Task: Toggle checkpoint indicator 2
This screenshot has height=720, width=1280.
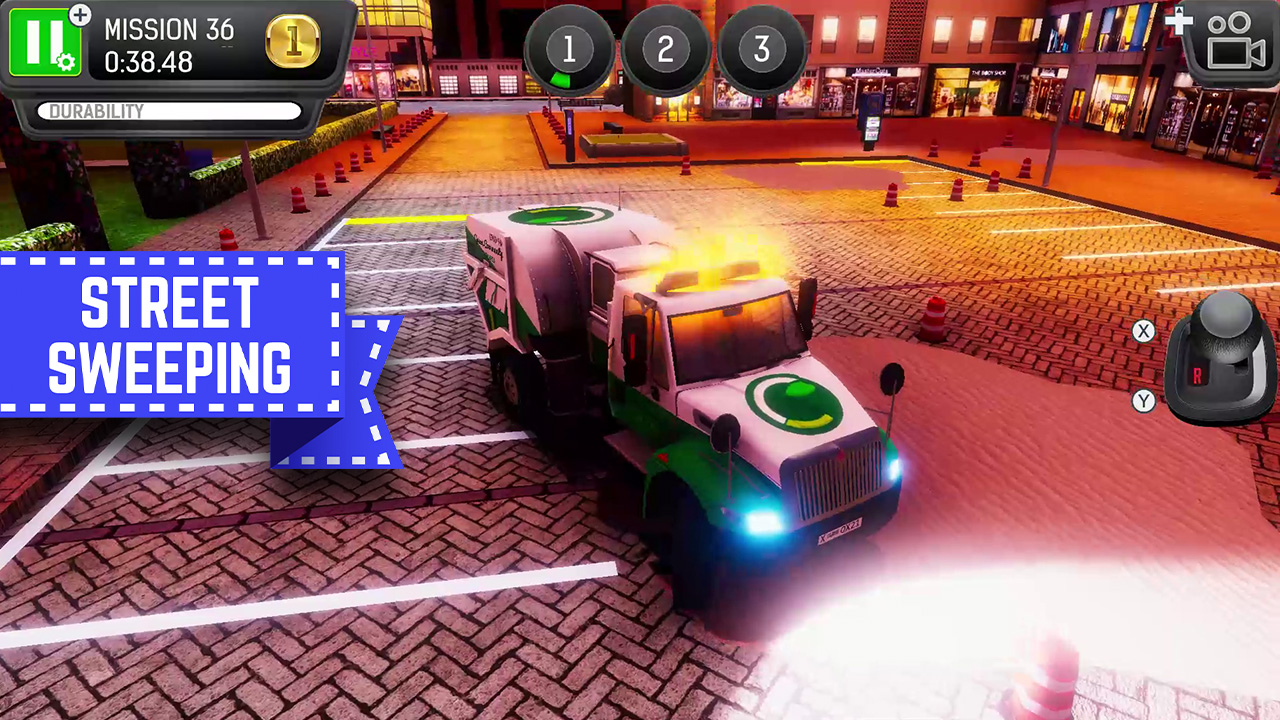Action: click(x=666, y=49)
